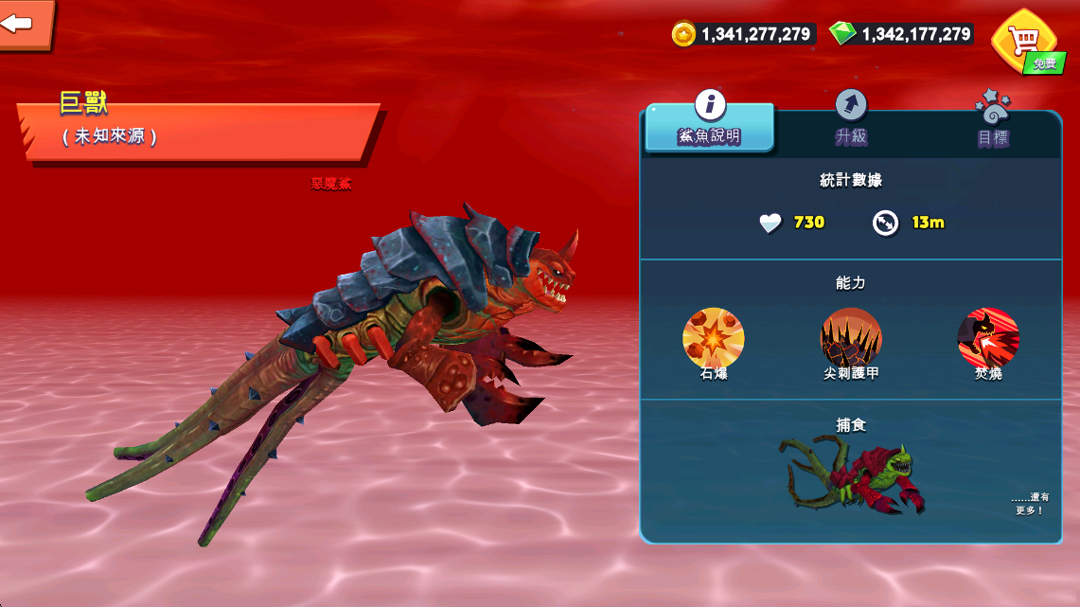View the 焚燒 burn ability icon
1080x607 pixels.
click(988, 338)
